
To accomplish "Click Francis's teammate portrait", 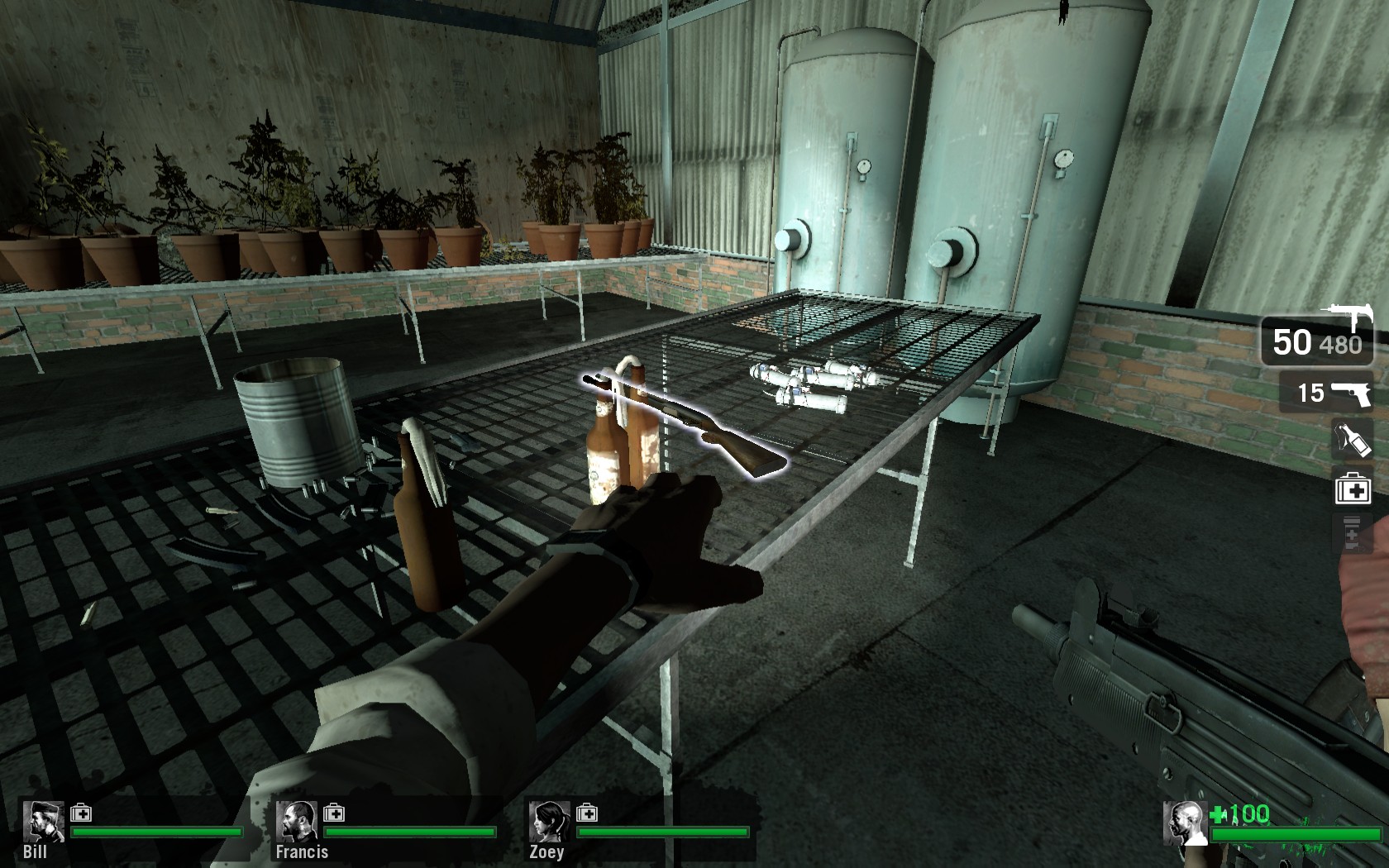I will coord(296,821).
